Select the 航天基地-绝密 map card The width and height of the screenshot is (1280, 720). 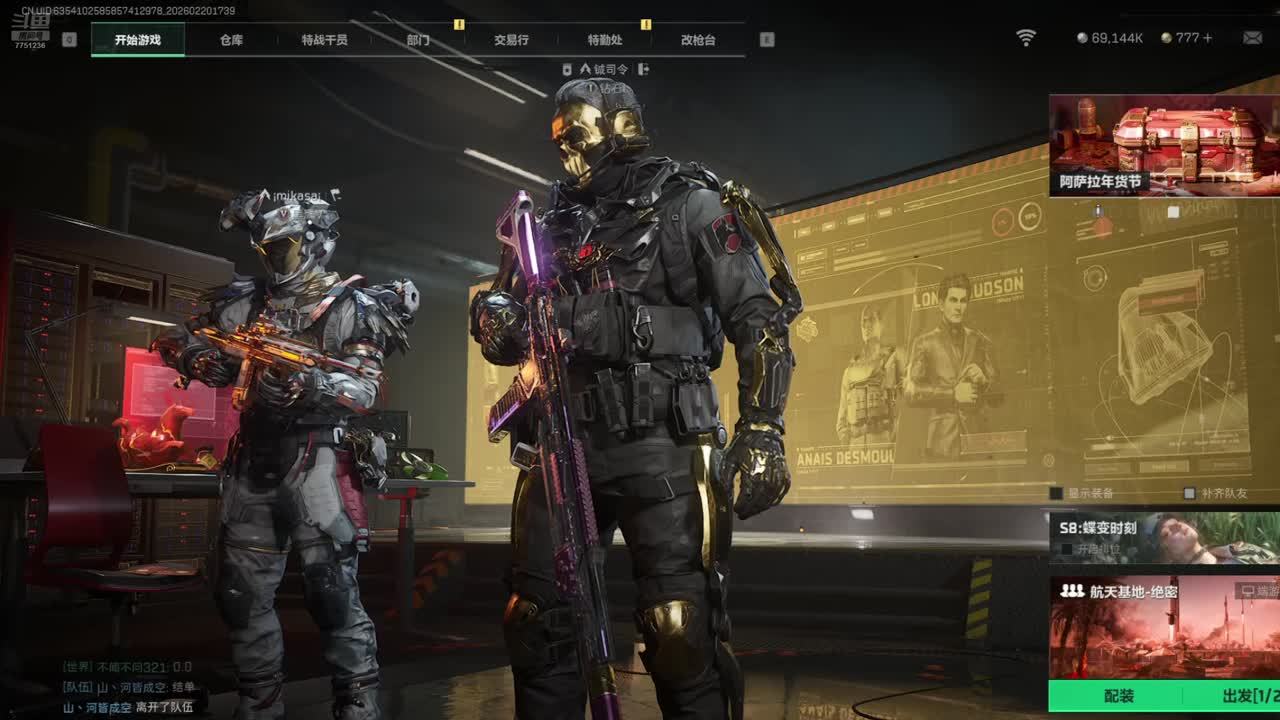tap(1164, 628)
